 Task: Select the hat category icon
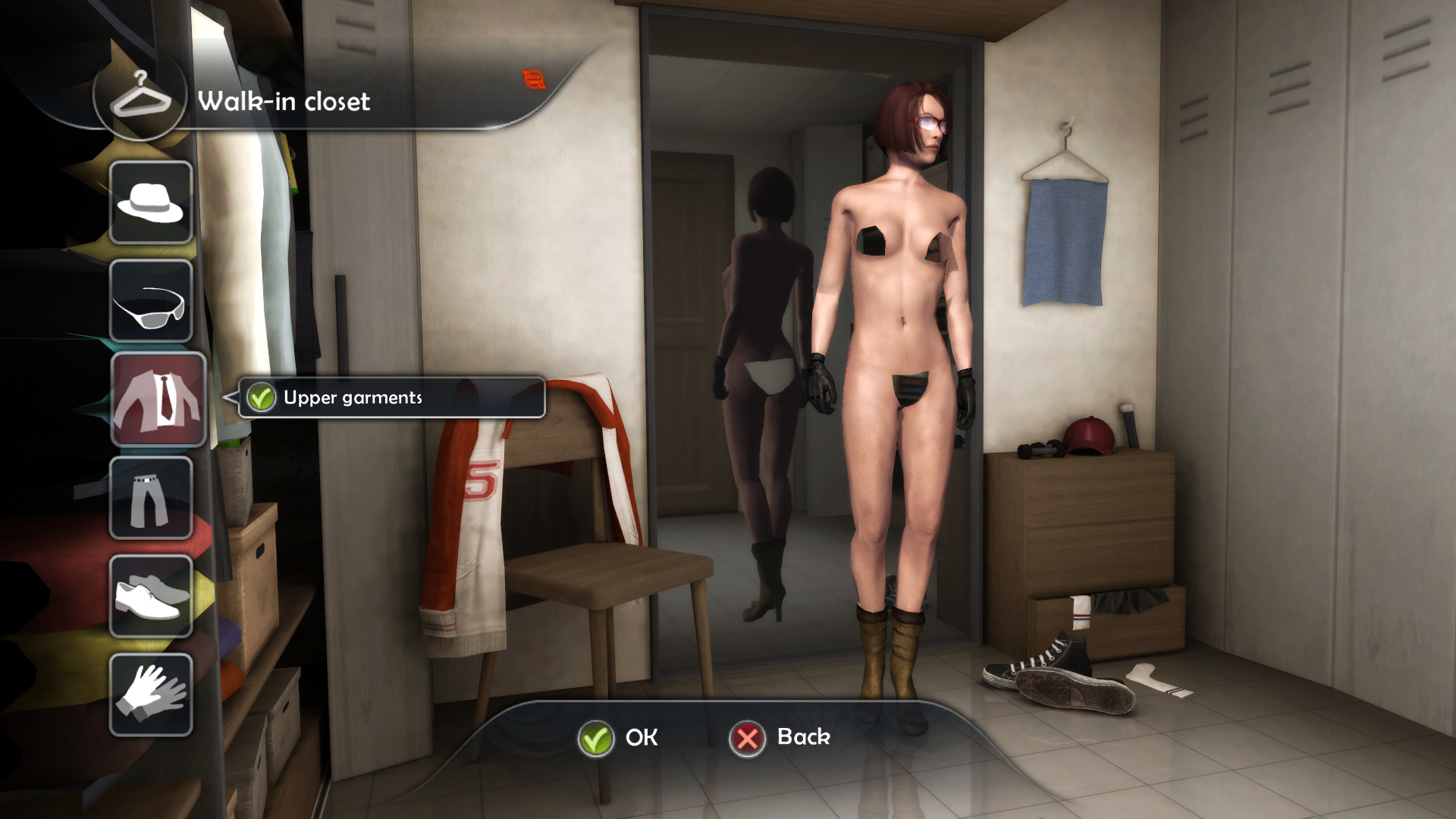151,202
